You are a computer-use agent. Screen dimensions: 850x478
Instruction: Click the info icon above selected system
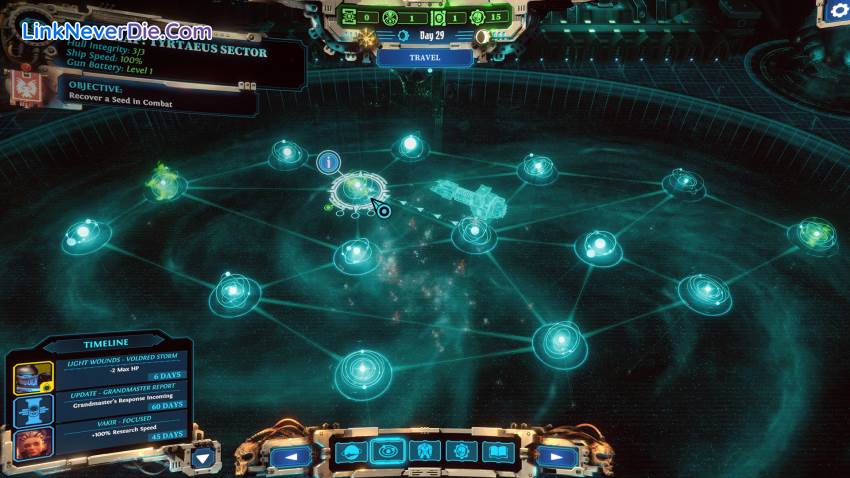point(329,162)
